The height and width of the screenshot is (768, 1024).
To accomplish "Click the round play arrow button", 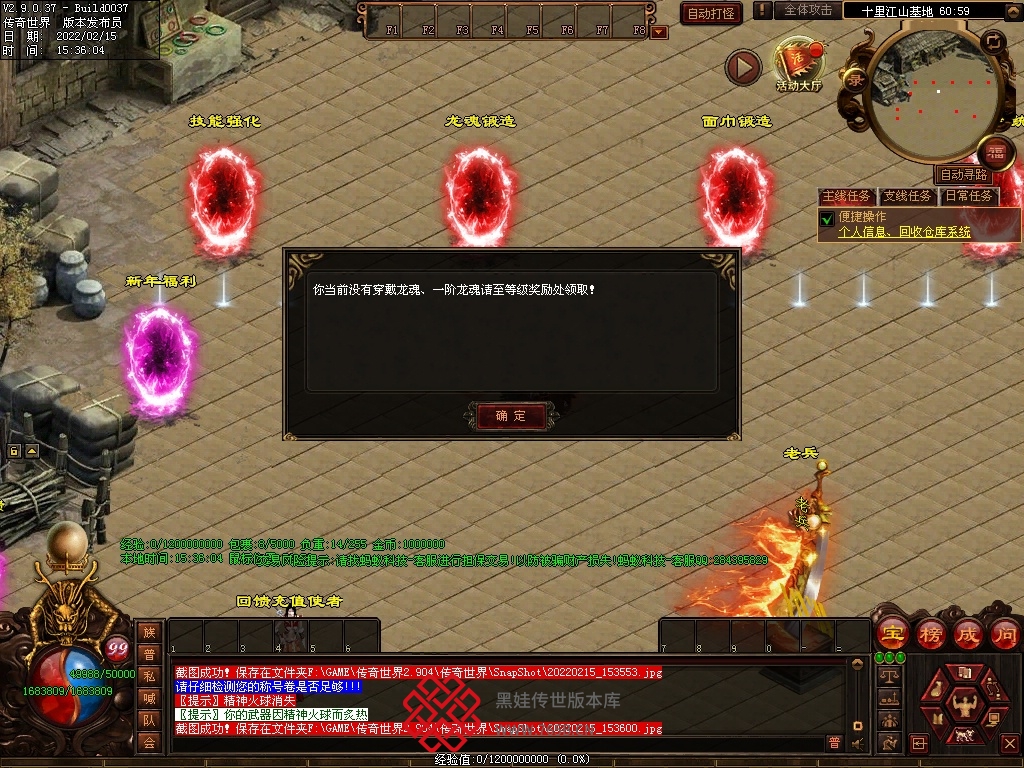I will pos(743,67).
